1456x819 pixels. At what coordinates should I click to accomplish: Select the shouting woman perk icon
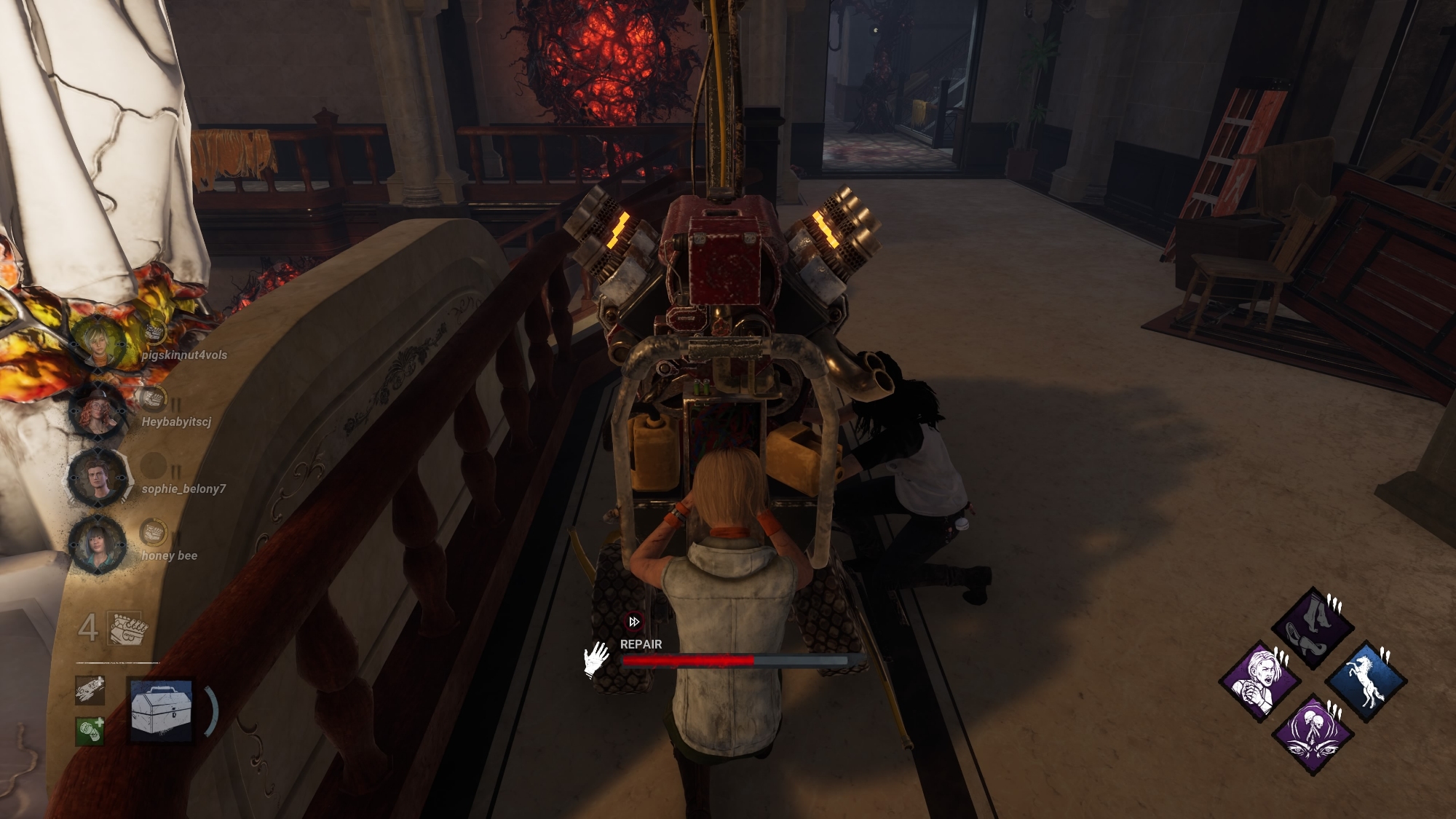pyautogui.click(x=1260, y=682)
